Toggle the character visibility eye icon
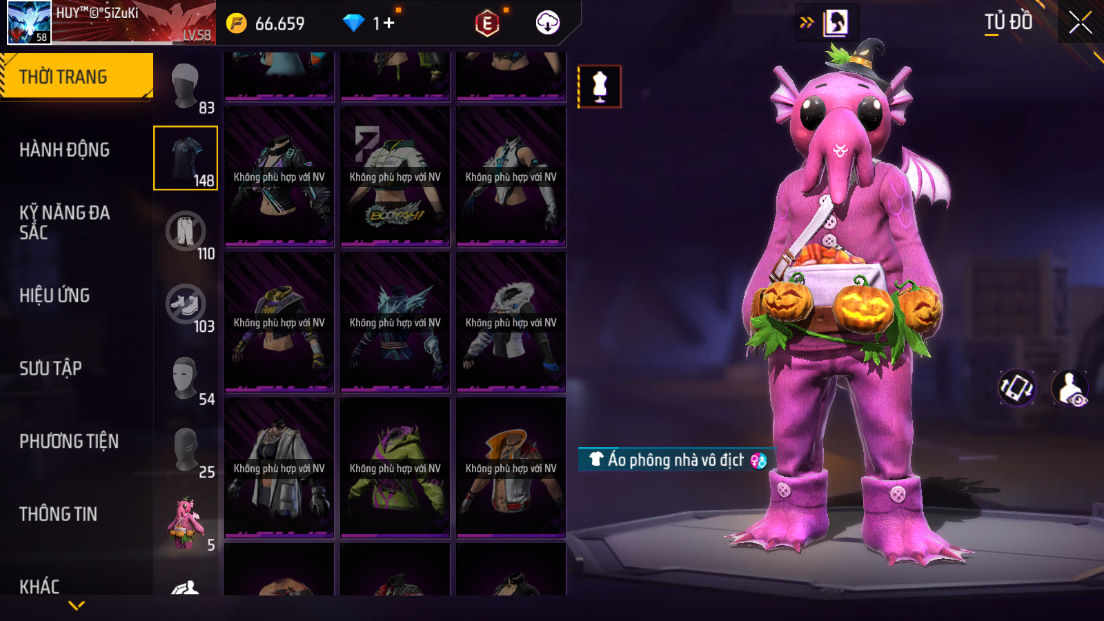 click(x=1071, y=389)
